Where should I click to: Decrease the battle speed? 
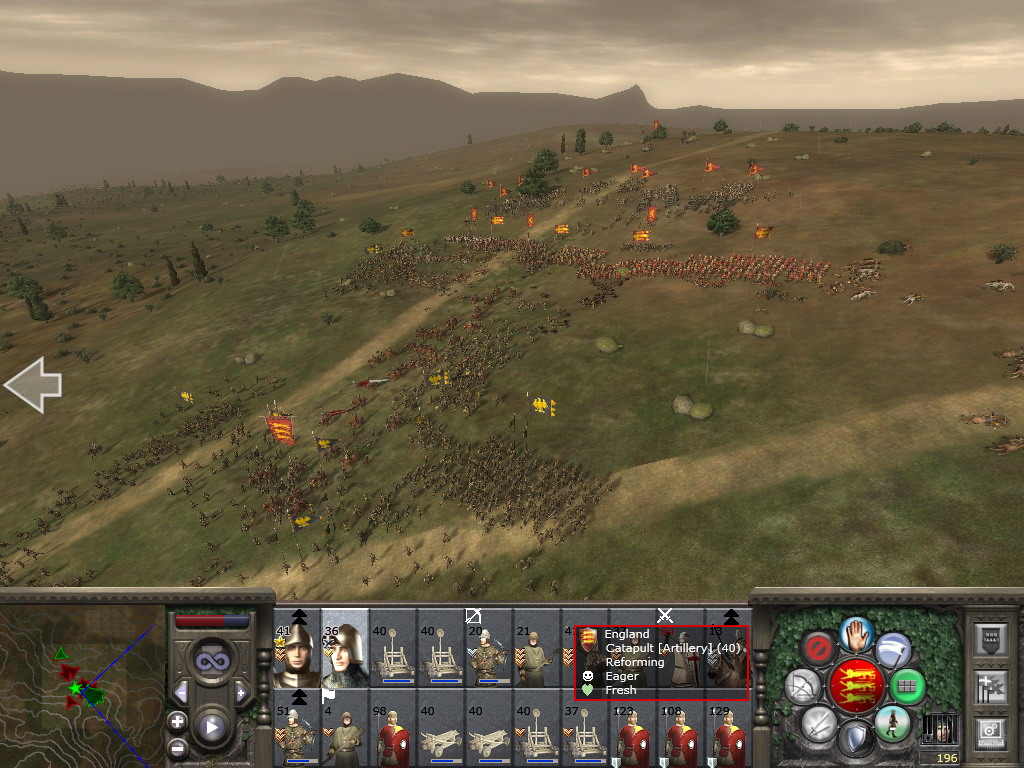click(x=181, y=692)
